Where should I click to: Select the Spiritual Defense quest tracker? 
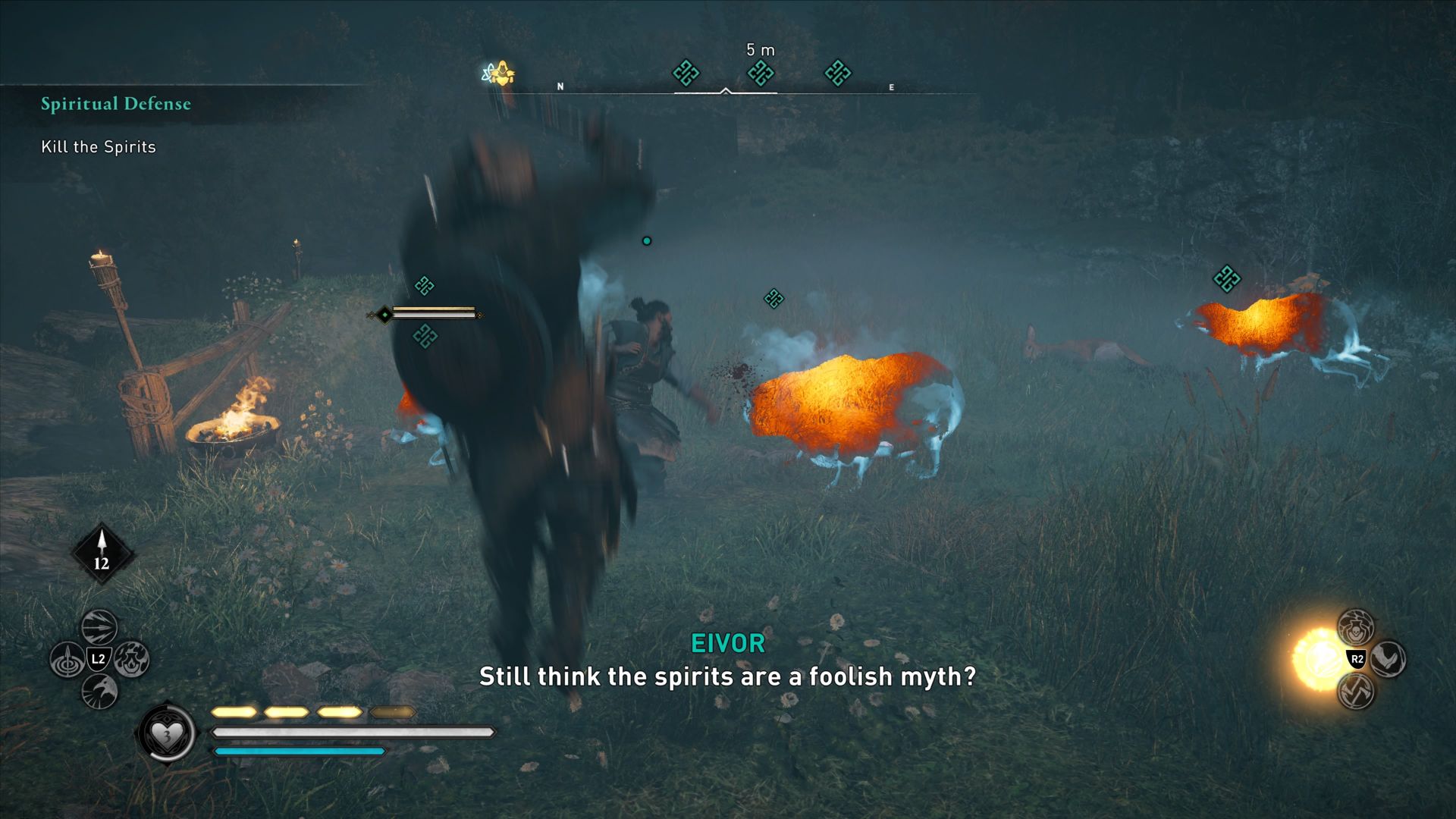[x=115, y=104]
